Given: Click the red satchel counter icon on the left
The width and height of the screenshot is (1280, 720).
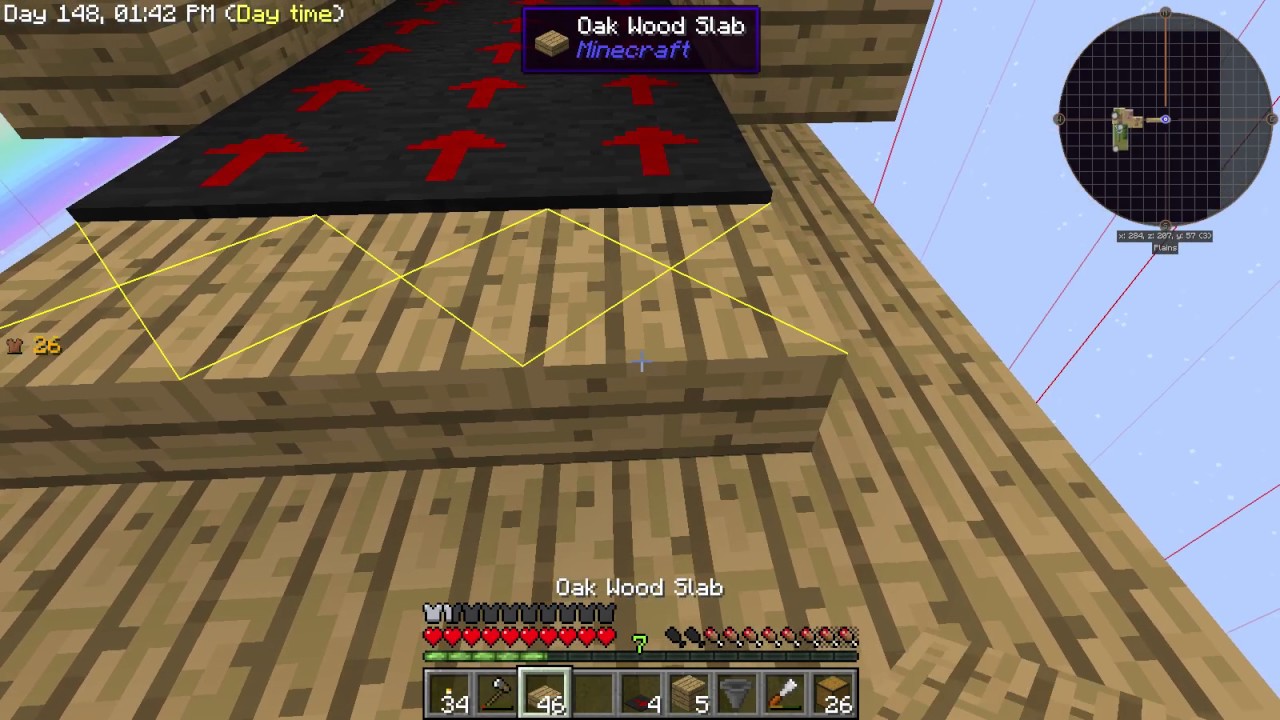Looking at the screenshot, I should pos(15,345).
